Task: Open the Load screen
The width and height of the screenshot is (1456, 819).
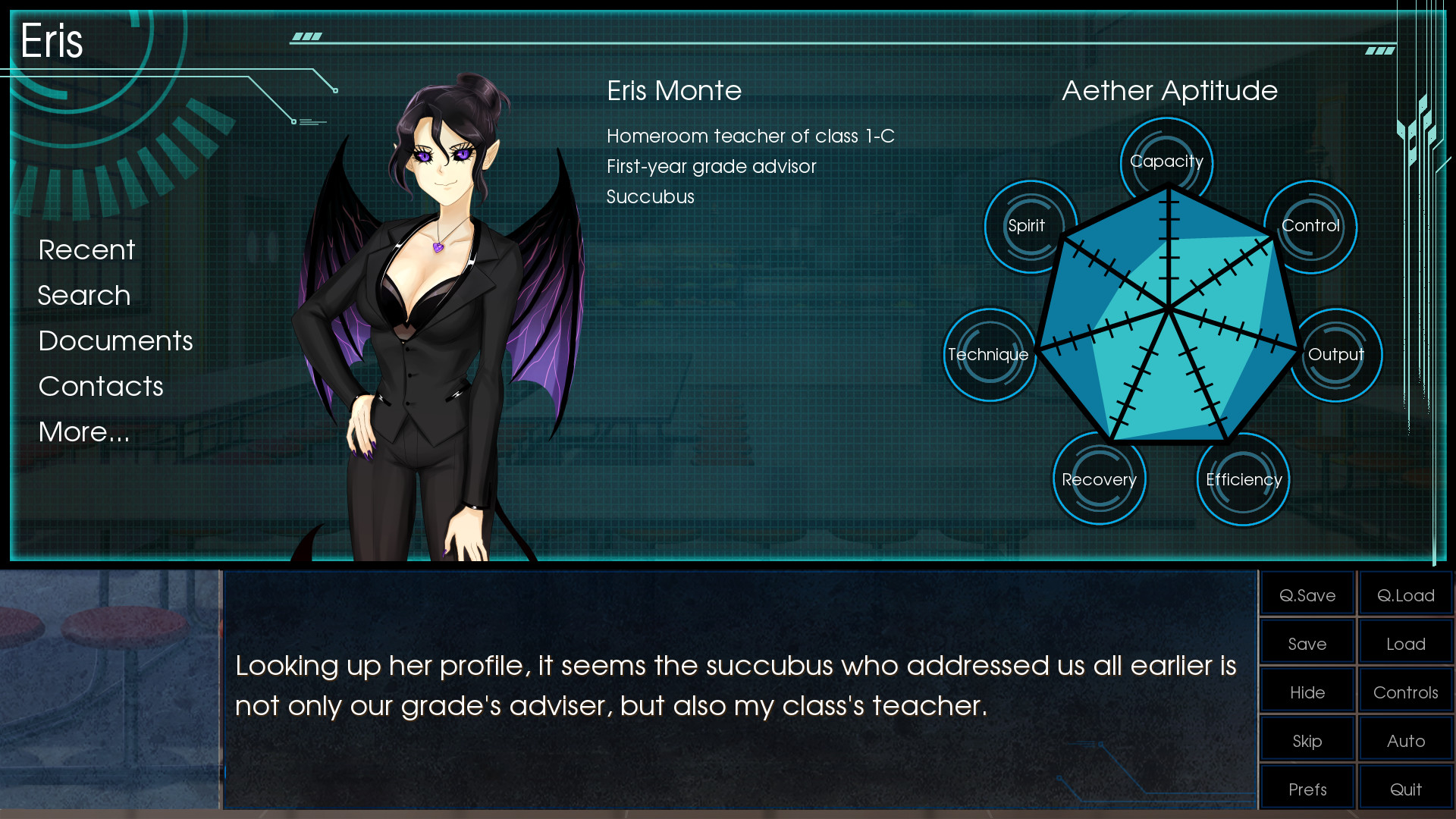Action: (1405, 642)
